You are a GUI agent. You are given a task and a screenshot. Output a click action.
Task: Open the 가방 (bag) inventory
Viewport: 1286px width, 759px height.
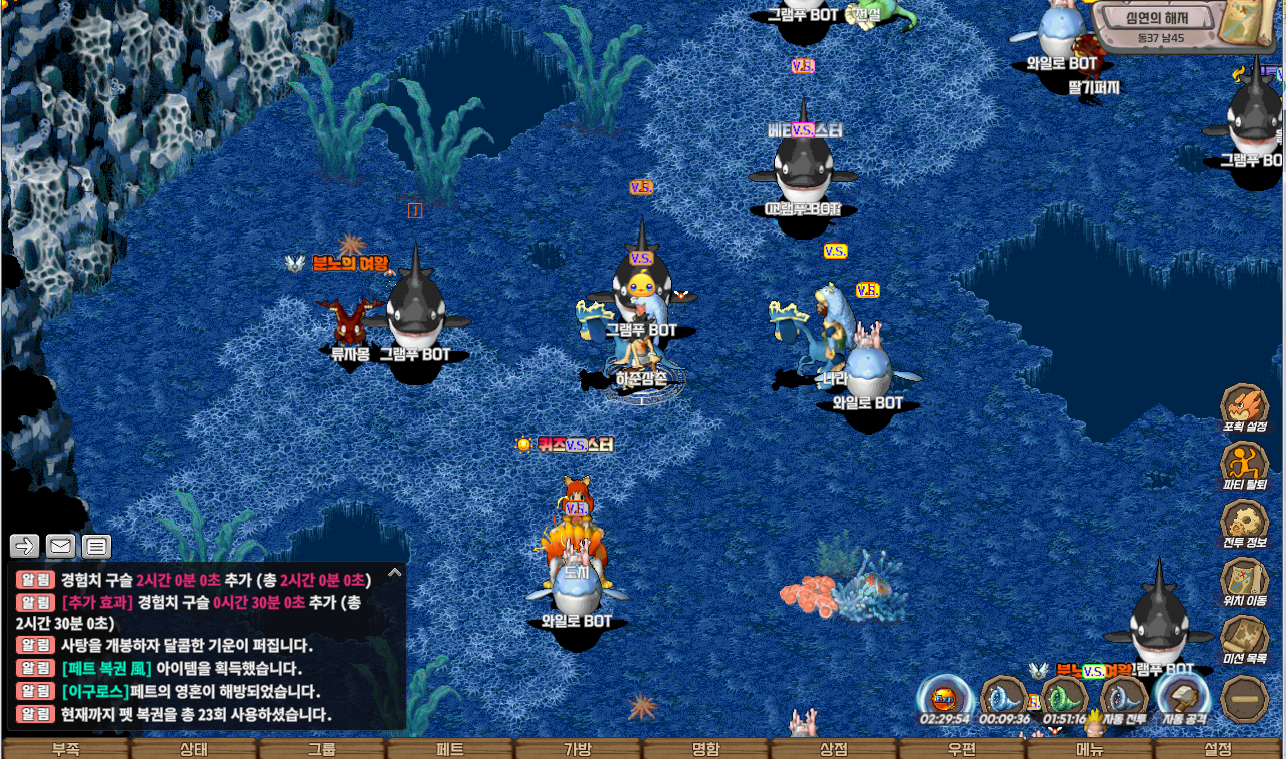(x=578, y=749)
